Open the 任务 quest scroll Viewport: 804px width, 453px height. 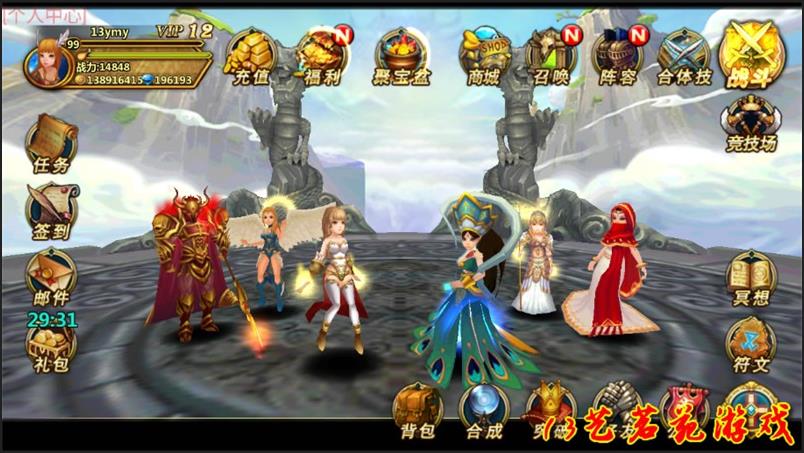50,143
